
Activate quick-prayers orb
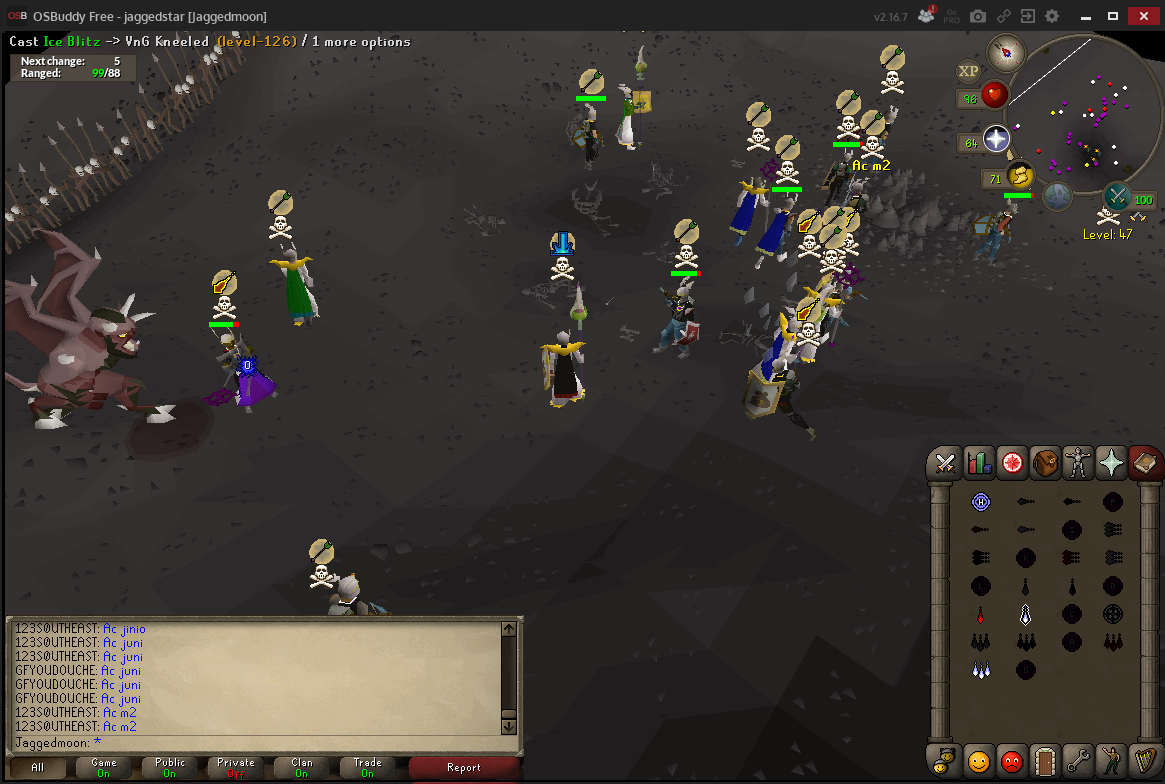point(996,139)
